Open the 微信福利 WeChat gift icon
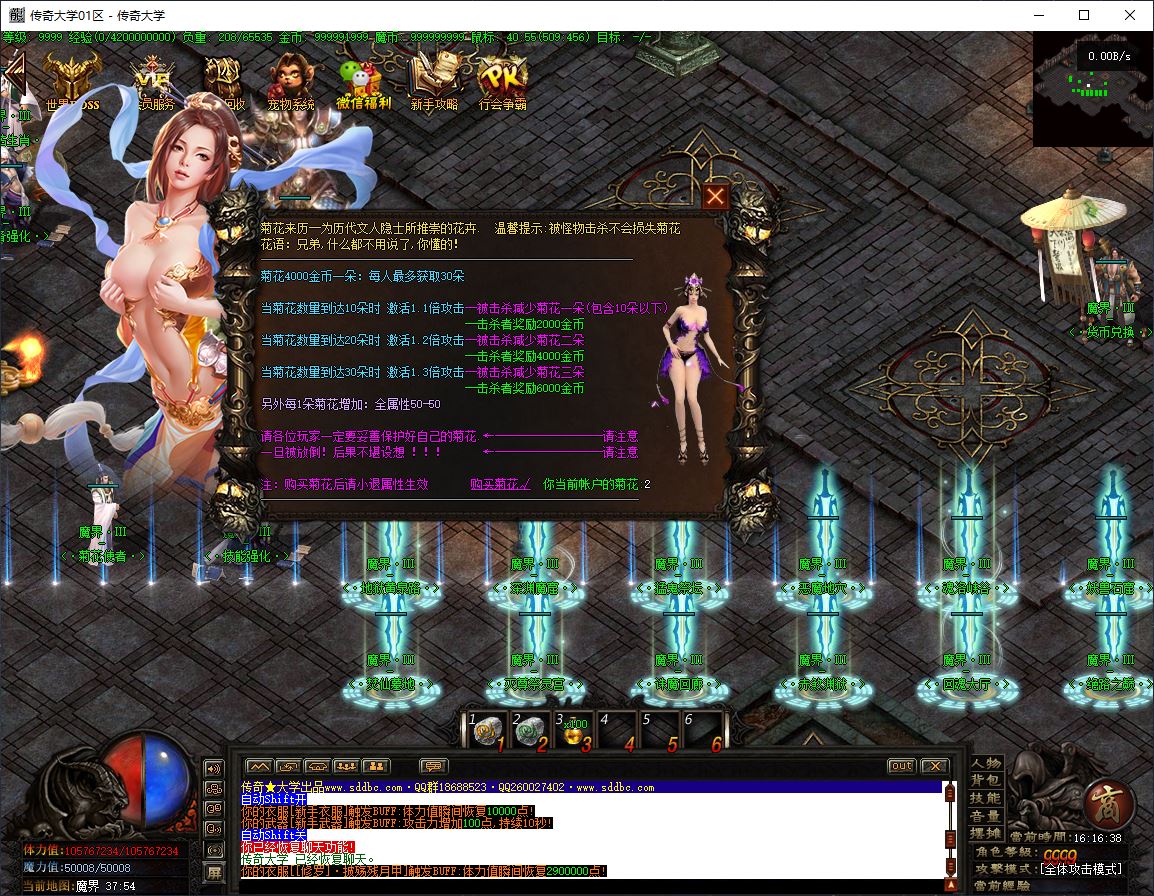Viewport: 1154px width, 896px height. tap(363, 79)
